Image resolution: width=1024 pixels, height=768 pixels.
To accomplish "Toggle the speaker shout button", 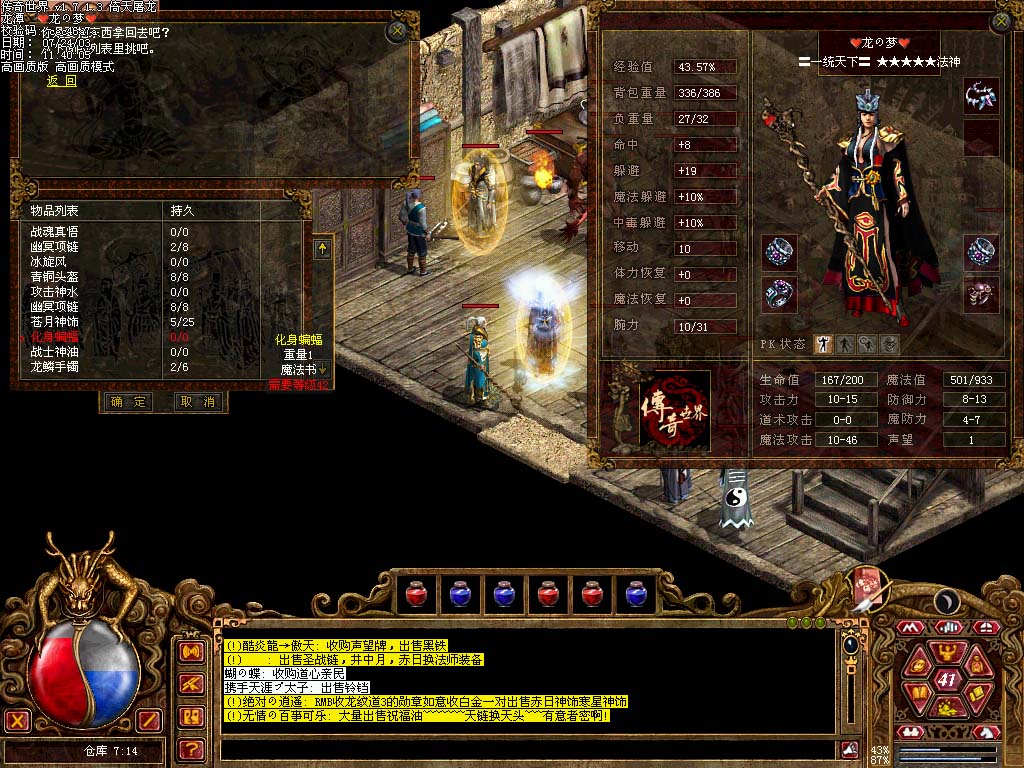I will [x=191, y=651].
